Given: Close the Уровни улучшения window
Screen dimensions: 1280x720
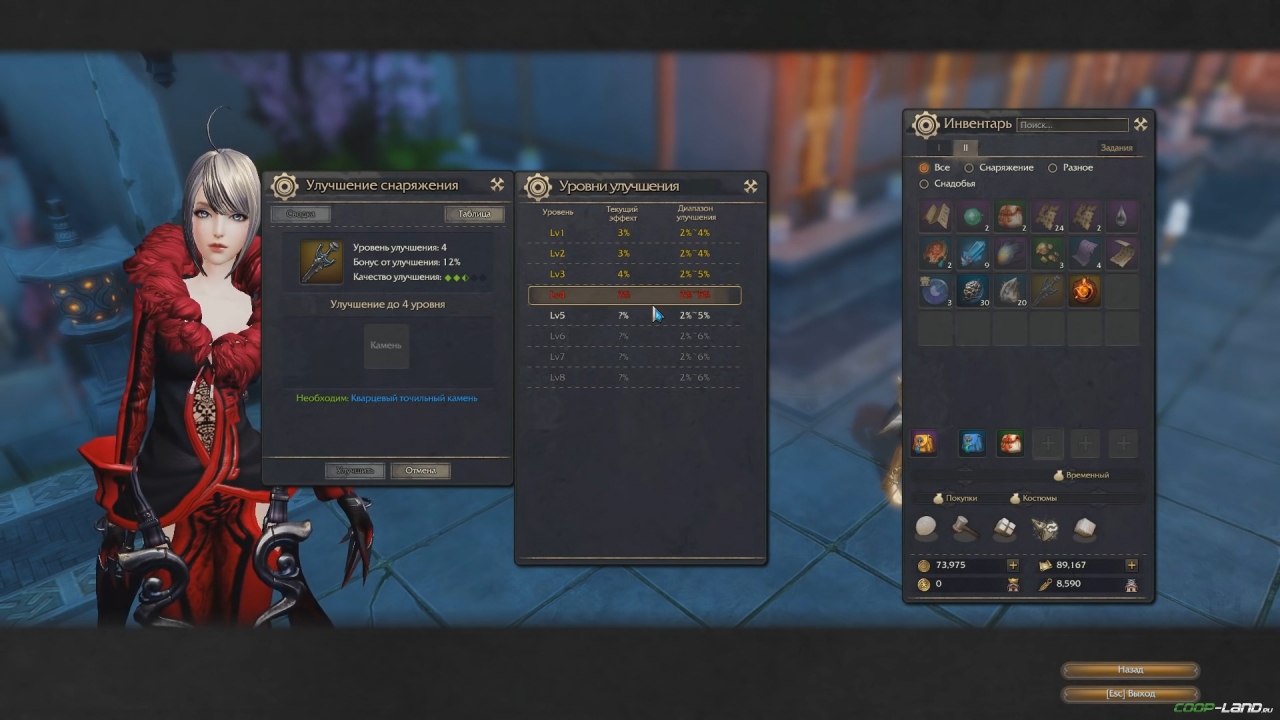Looking at the screenshot, I should 750,186.
